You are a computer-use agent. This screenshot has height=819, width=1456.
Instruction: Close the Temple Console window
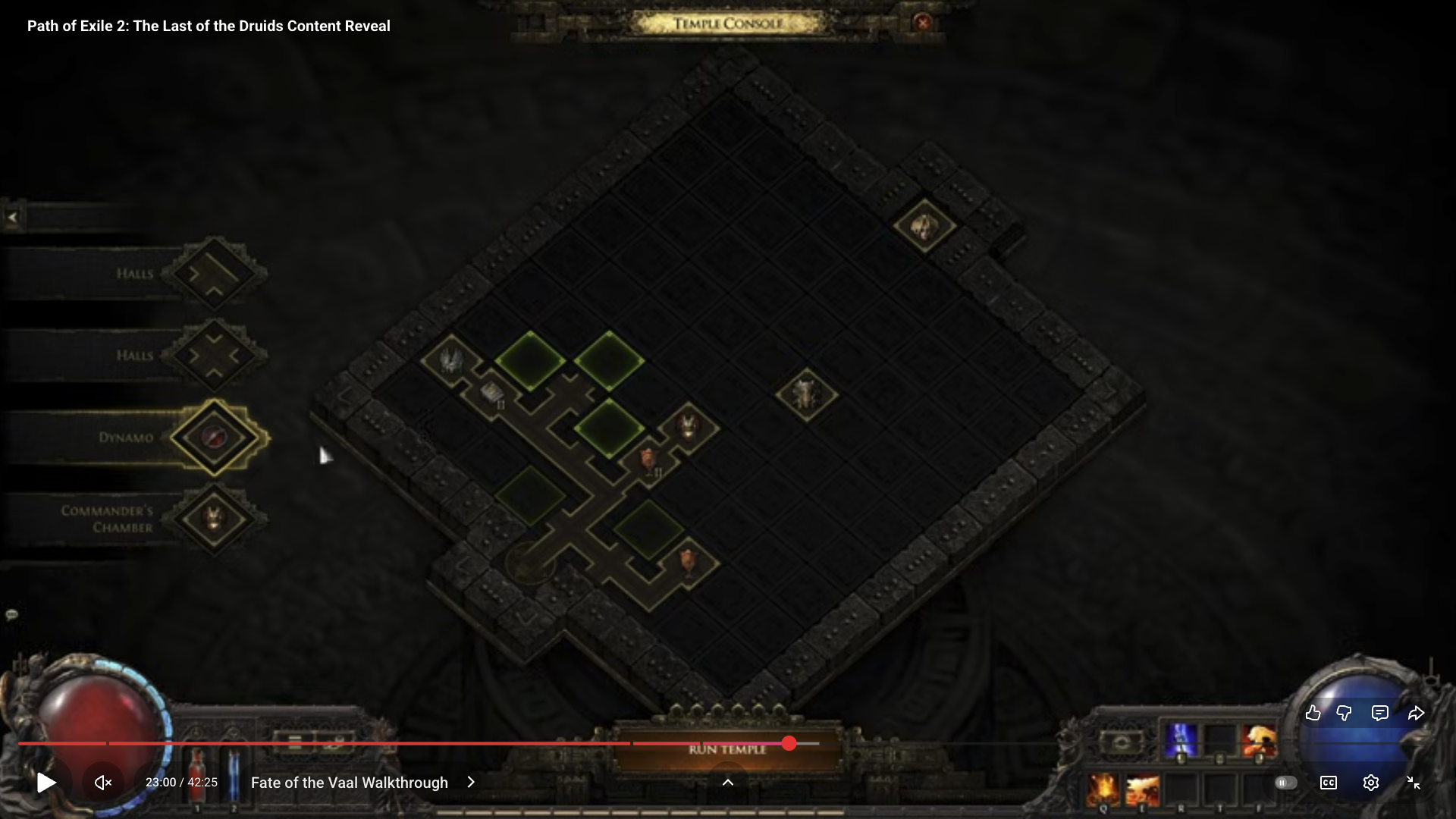pyautogui.click(x=923, y=23)
